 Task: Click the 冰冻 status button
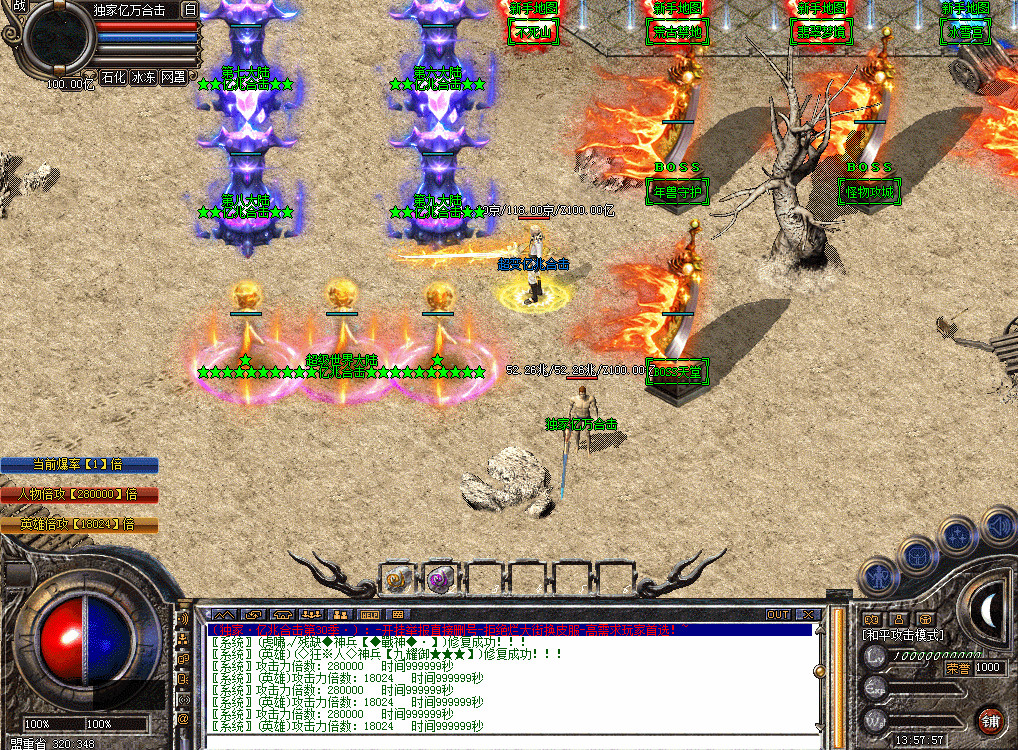pos(143,77)
